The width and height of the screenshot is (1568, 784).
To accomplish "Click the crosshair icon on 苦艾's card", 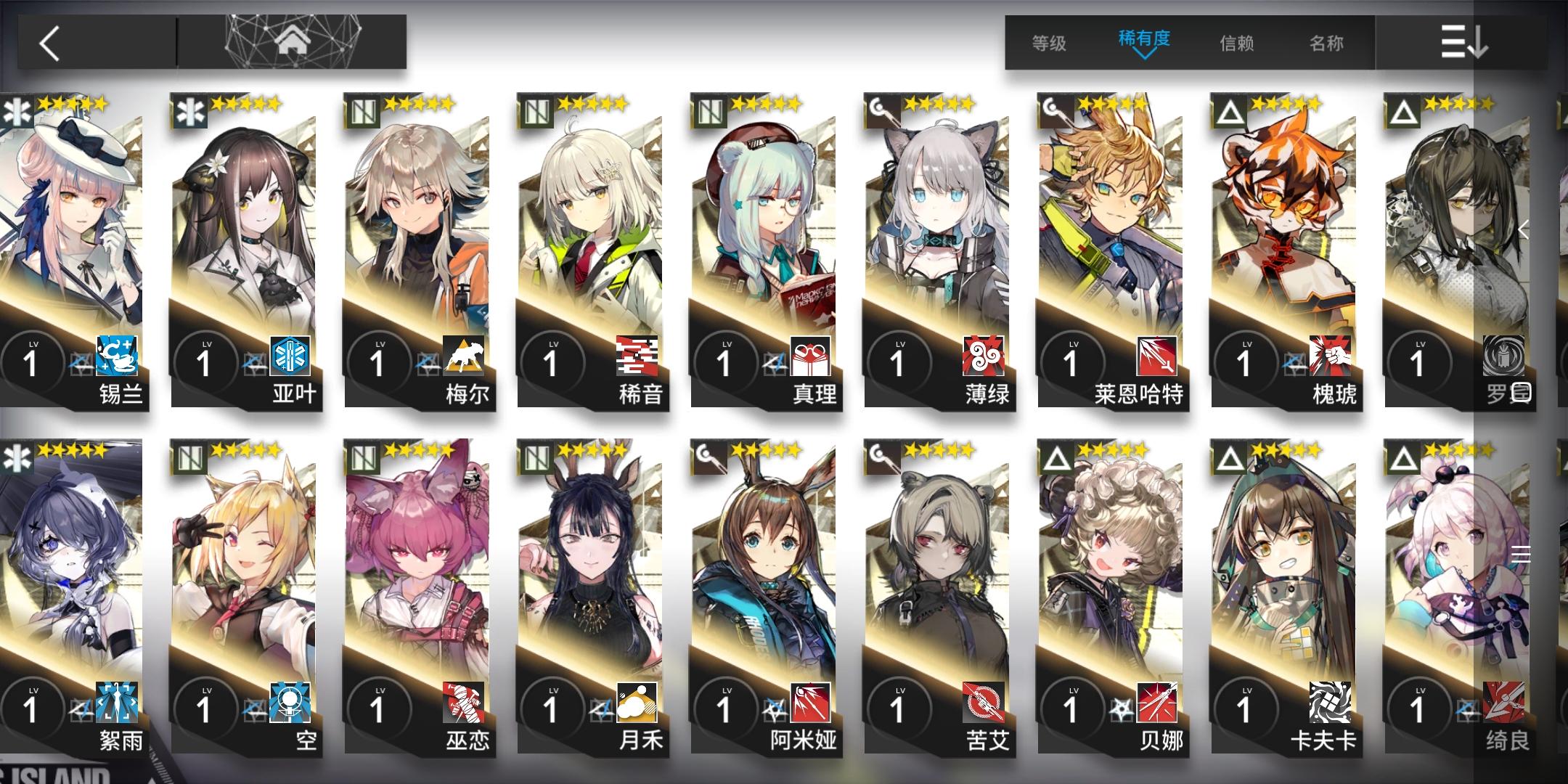I will coord(984,703).
